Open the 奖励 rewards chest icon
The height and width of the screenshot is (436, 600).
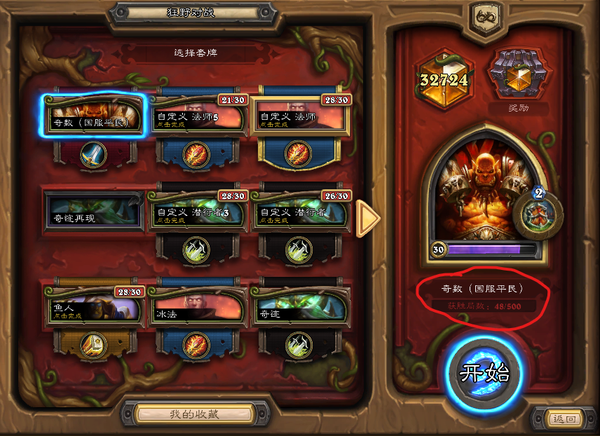point(511,76)
